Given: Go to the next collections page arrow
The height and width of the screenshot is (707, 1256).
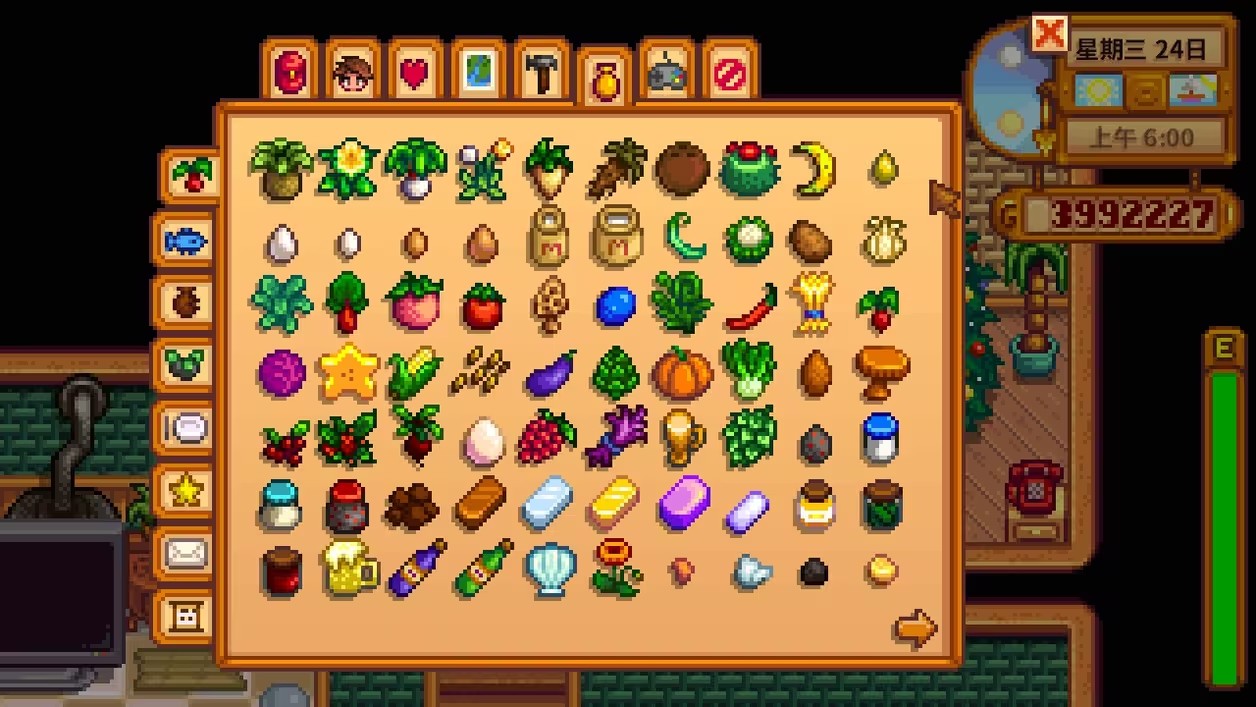Looking at the screenshot, I should 914,628.
